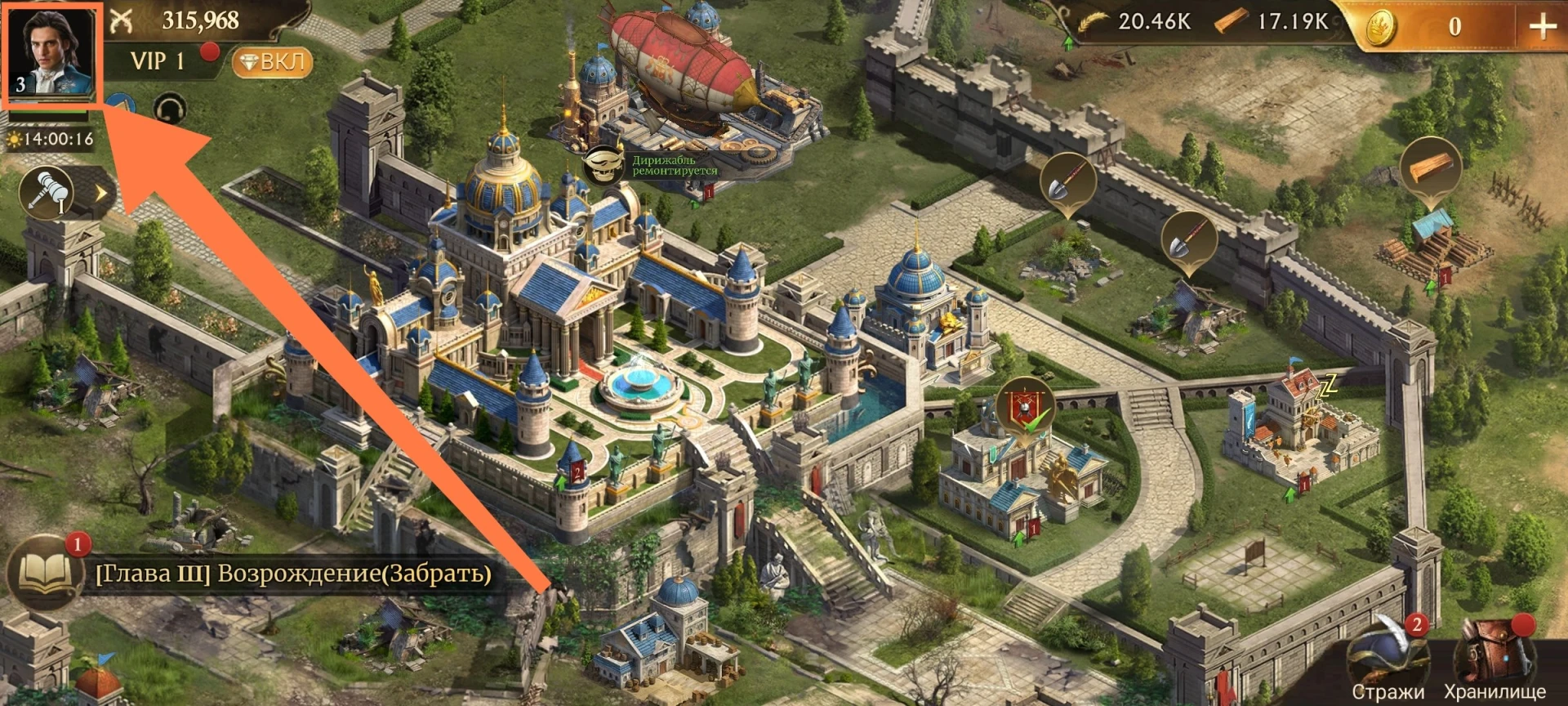Tap the red banner checkmark bubble

(x=1025, y=406)
